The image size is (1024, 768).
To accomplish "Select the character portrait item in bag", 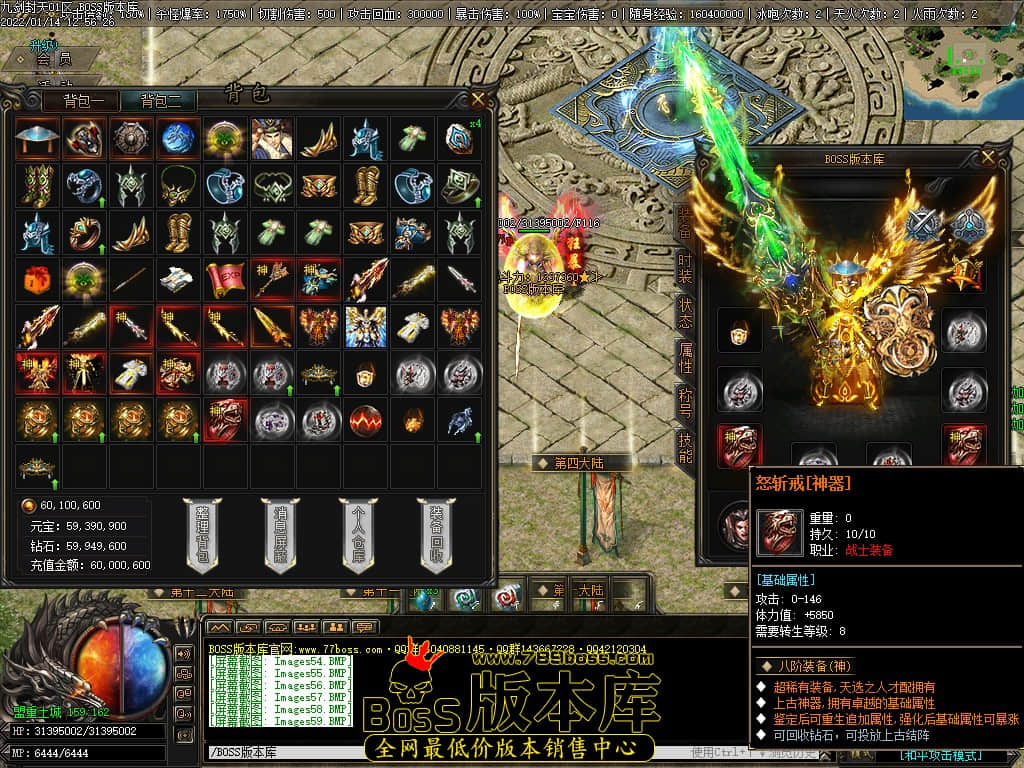I will [x=272, y=139].
